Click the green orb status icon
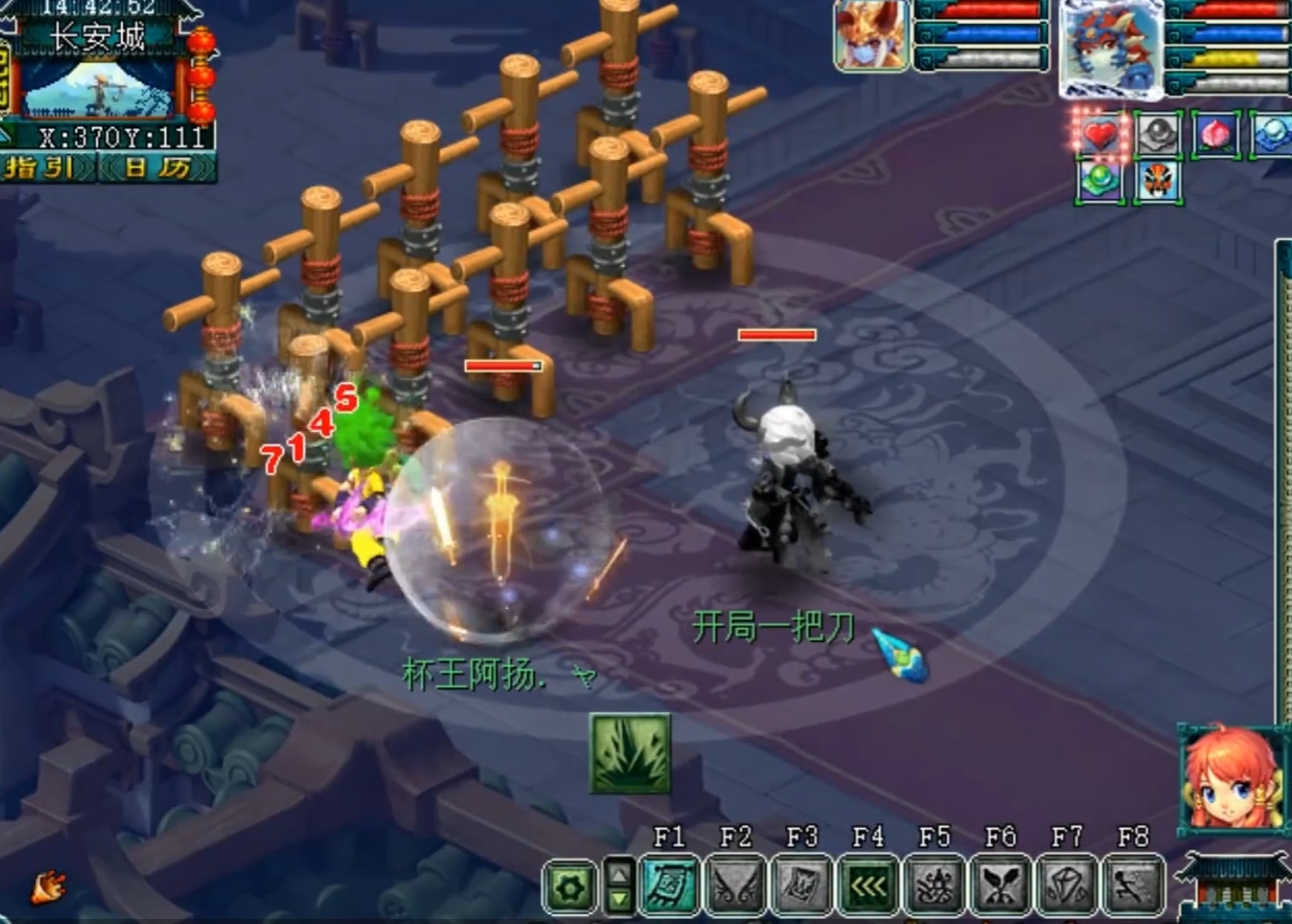 coord(1100,181)
